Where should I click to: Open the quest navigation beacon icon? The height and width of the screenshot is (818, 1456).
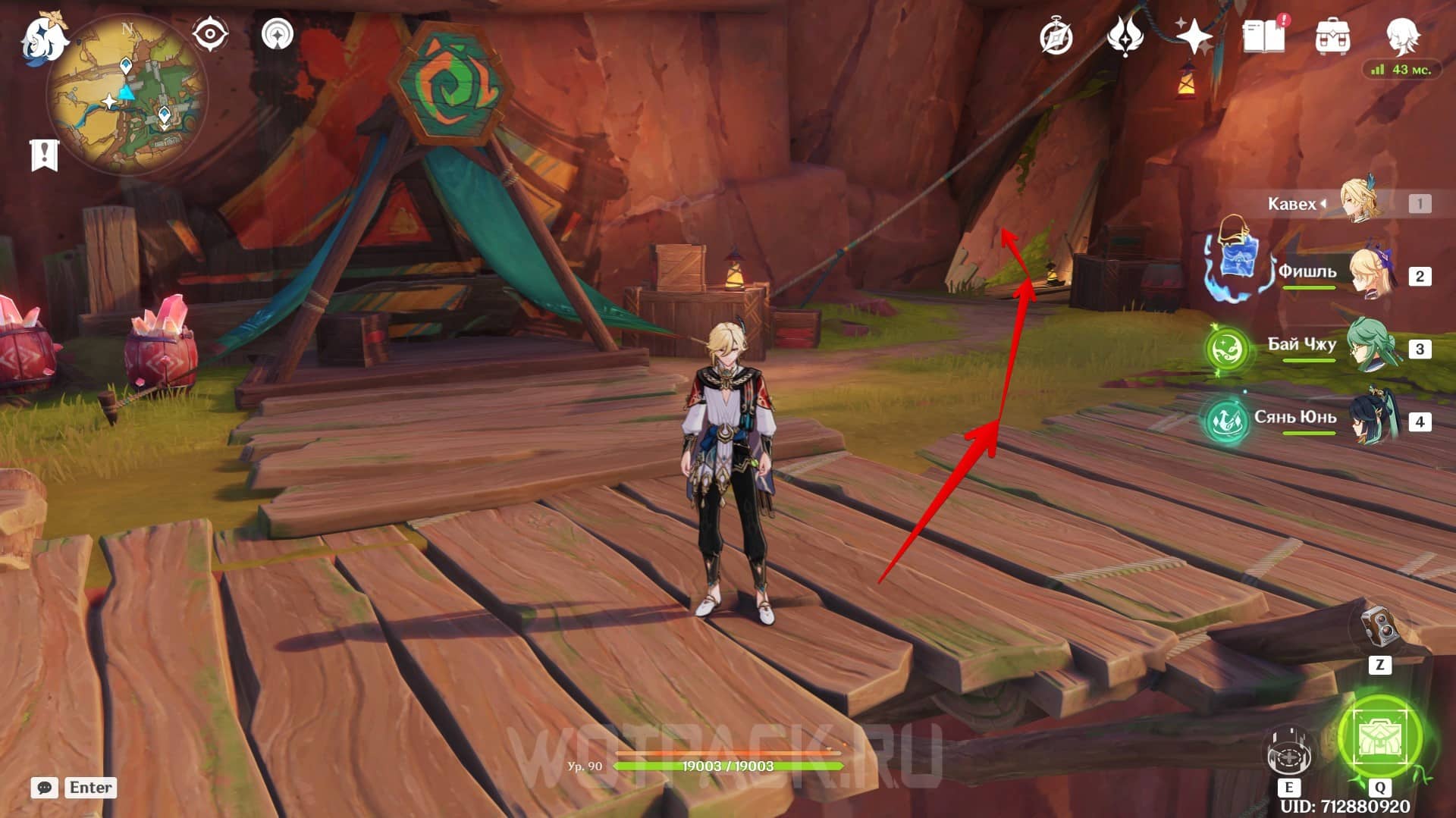tap(277, 34)
